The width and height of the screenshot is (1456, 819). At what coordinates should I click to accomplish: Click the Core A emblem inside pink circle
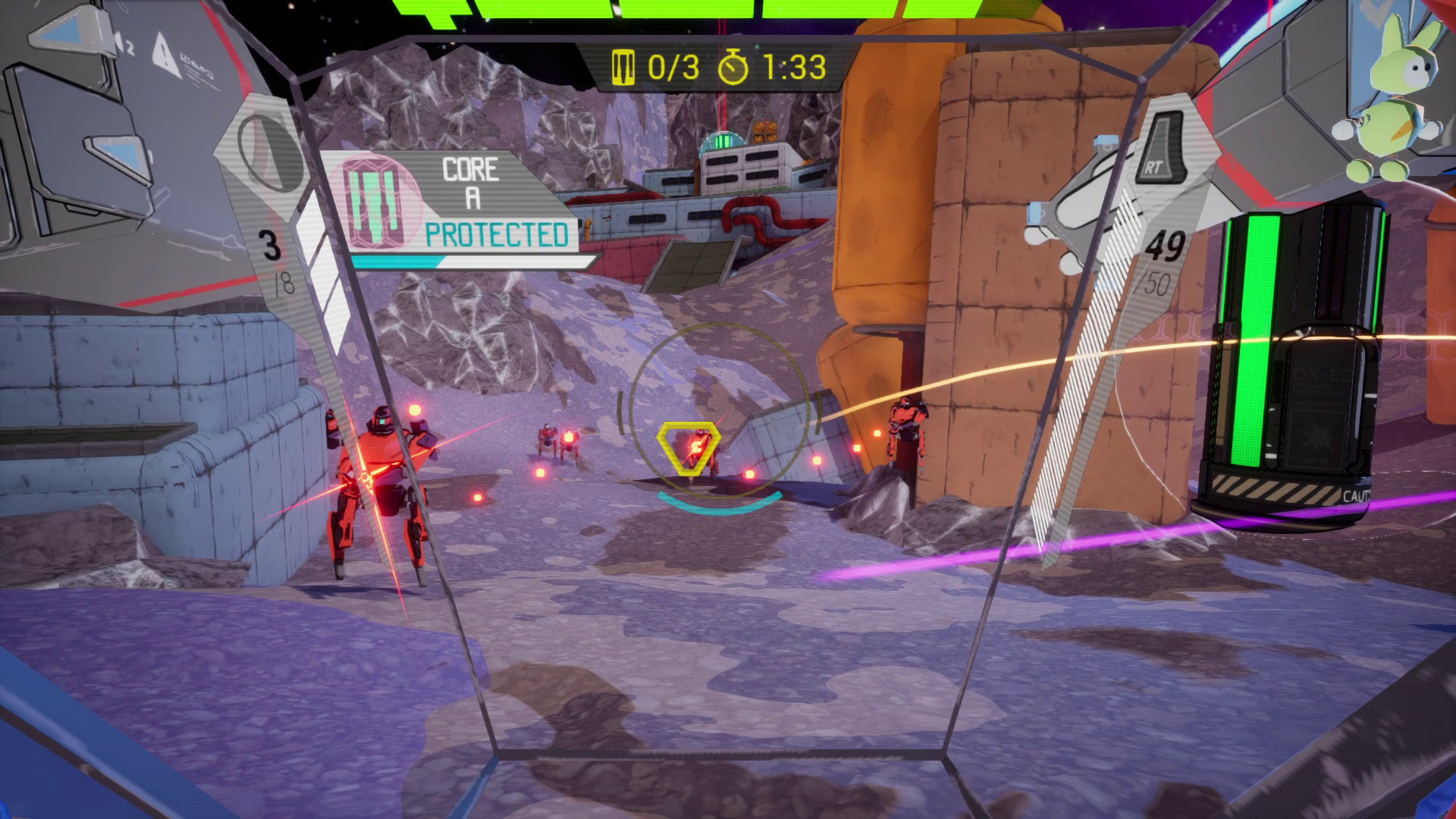377,201
